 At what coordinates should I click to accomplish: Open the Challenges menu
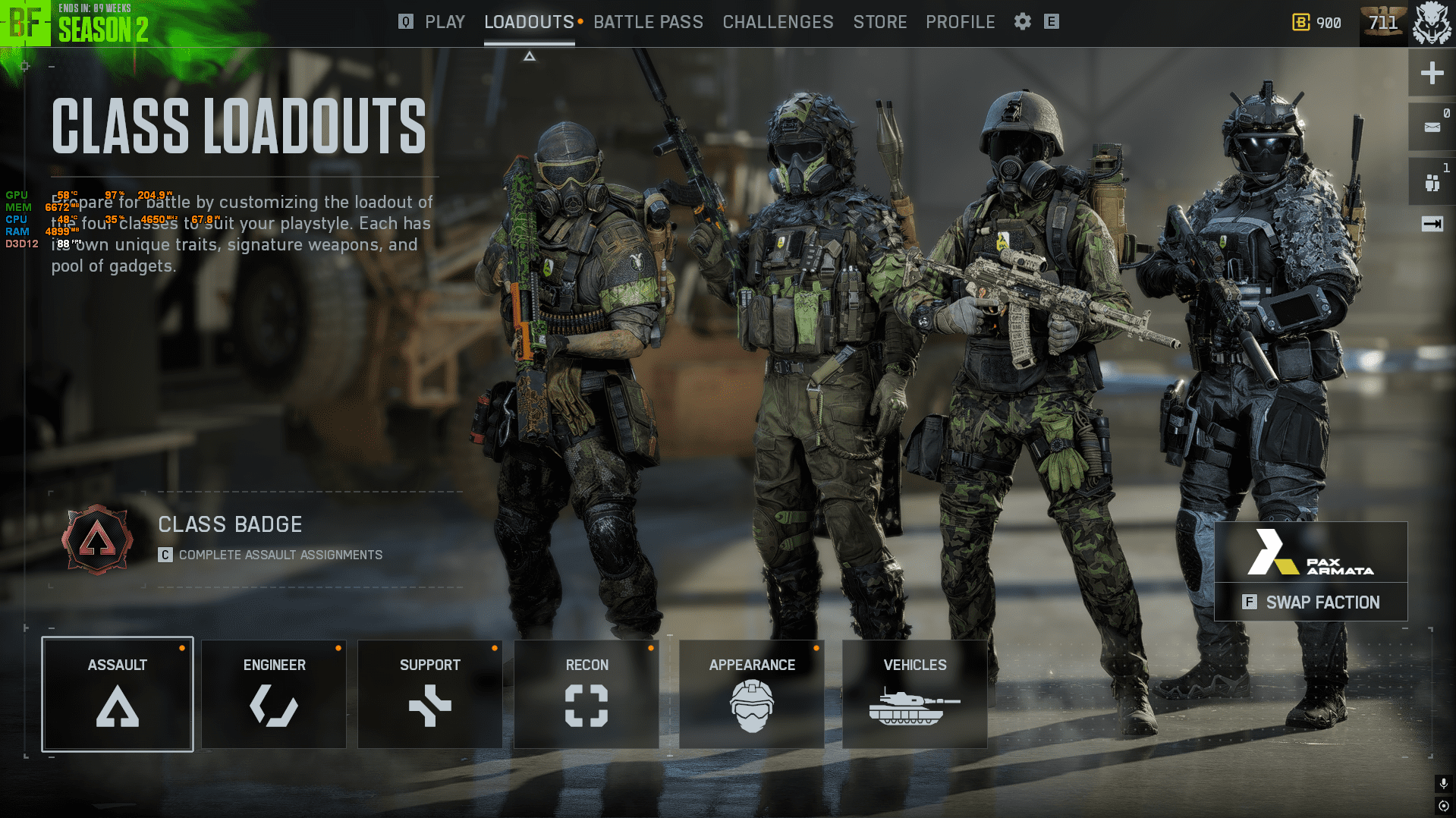click(x=778, y=22)
